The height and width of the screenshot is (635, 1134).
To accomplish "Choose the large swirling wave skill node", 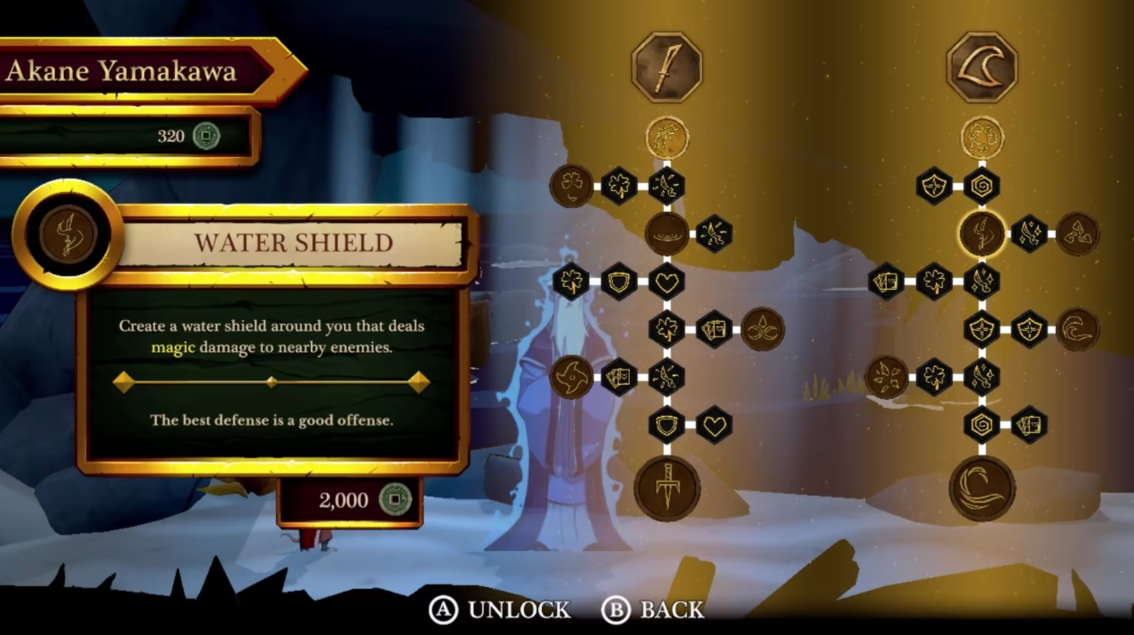I will 982,487.
